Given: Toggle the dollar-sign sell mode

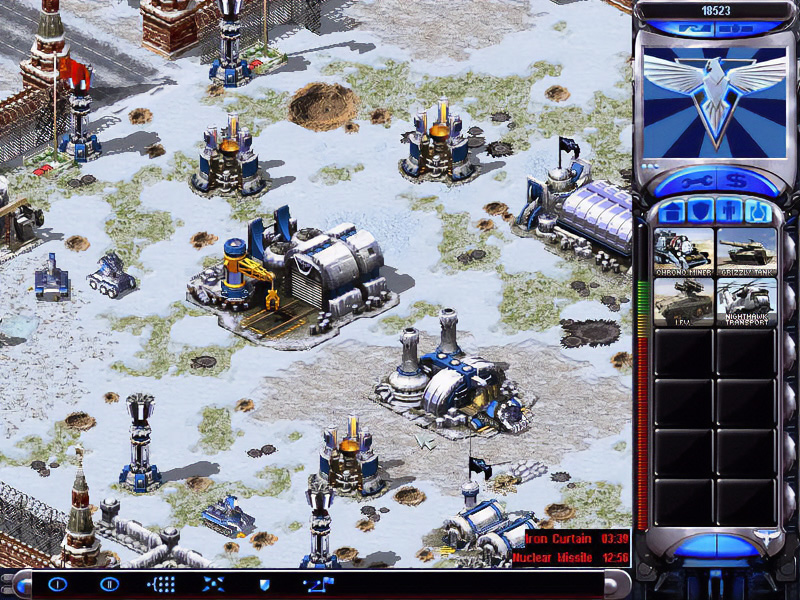Looking at the screenshot, I should [738, 183].
